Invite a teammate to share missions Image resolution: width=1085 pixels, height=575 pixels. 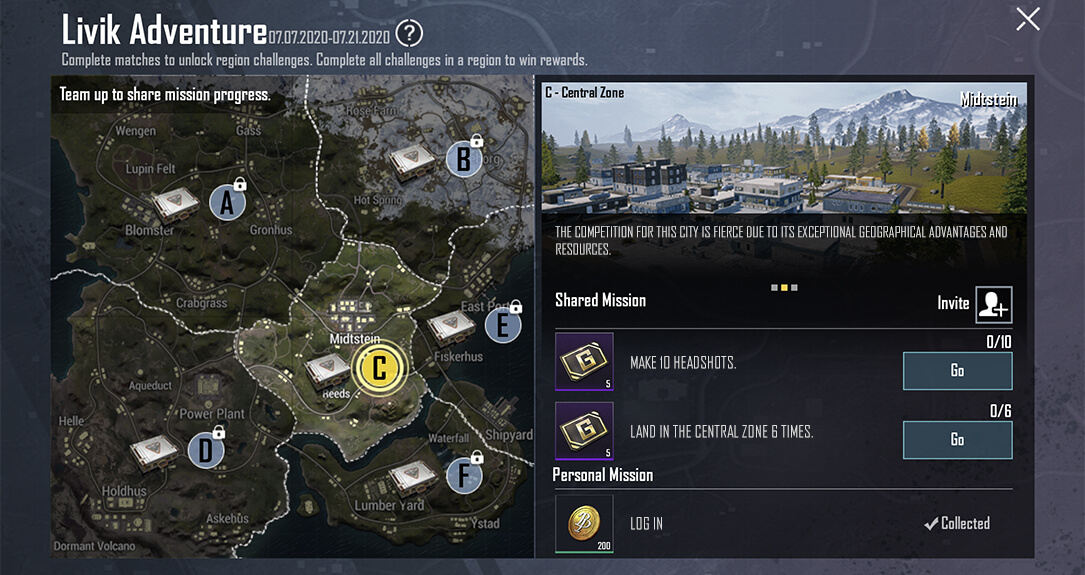994,304
